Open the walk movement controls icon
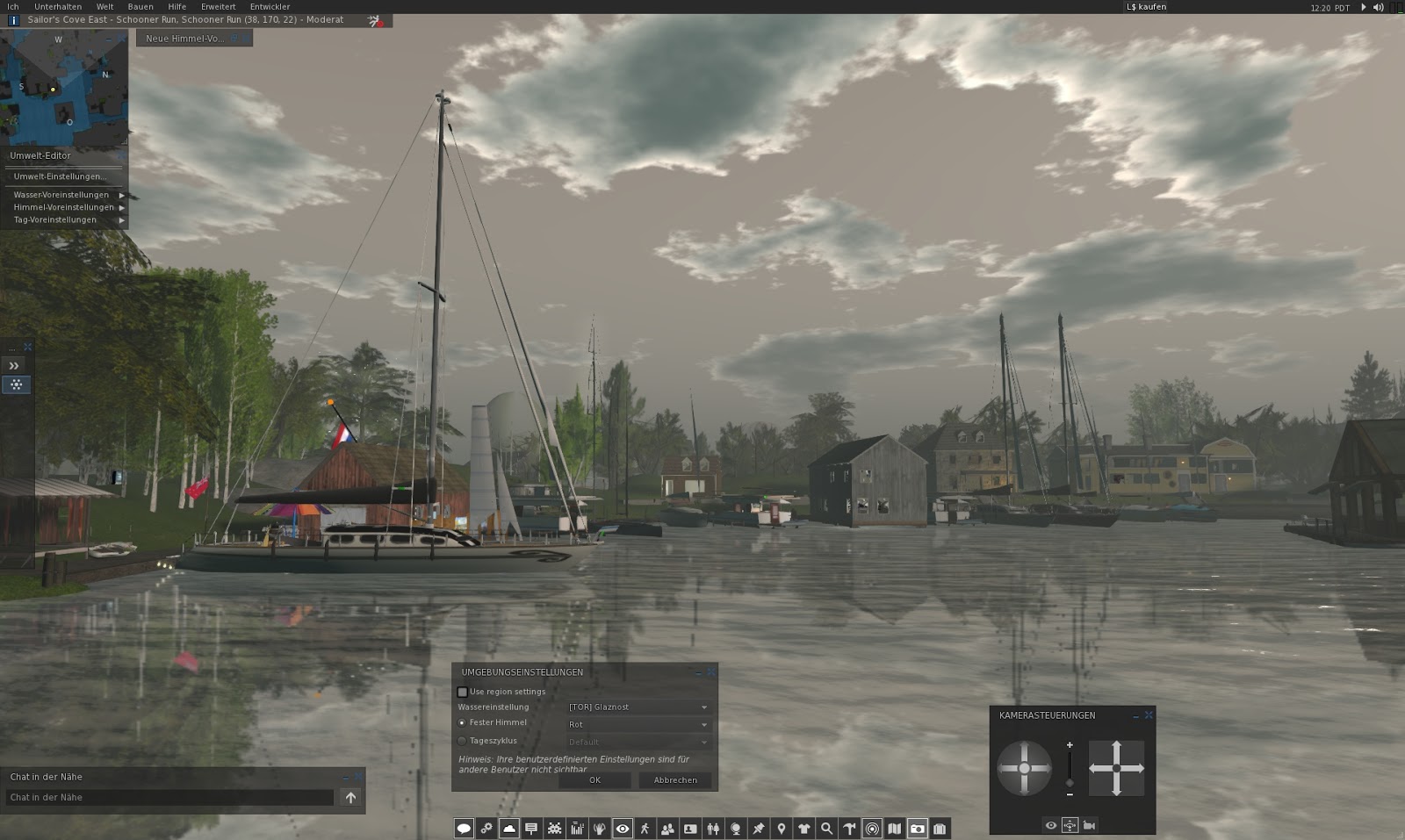 pyautogui.click(x=646, y=828)
